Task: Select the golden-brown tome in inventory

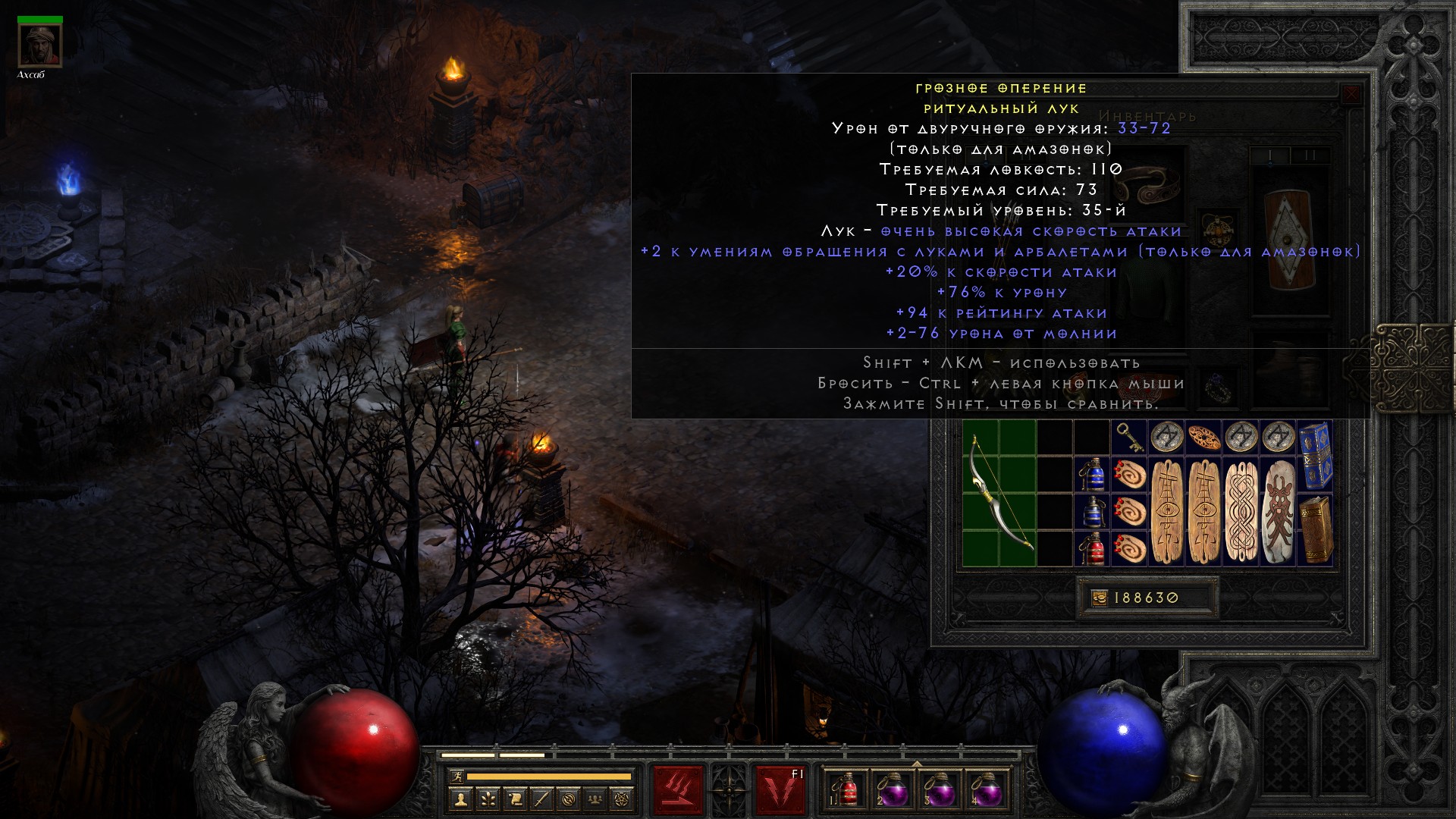Action: 1315,529
